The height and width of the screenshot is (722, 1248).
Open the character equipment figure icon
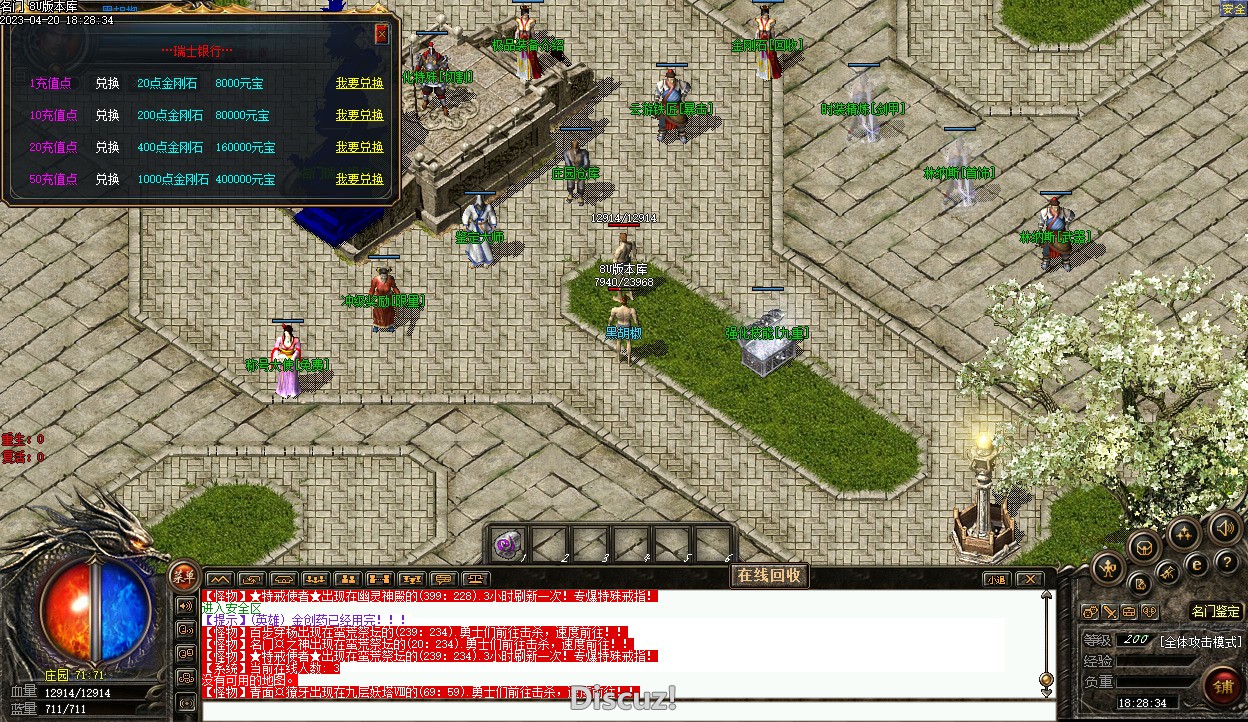pos(1107,569)
